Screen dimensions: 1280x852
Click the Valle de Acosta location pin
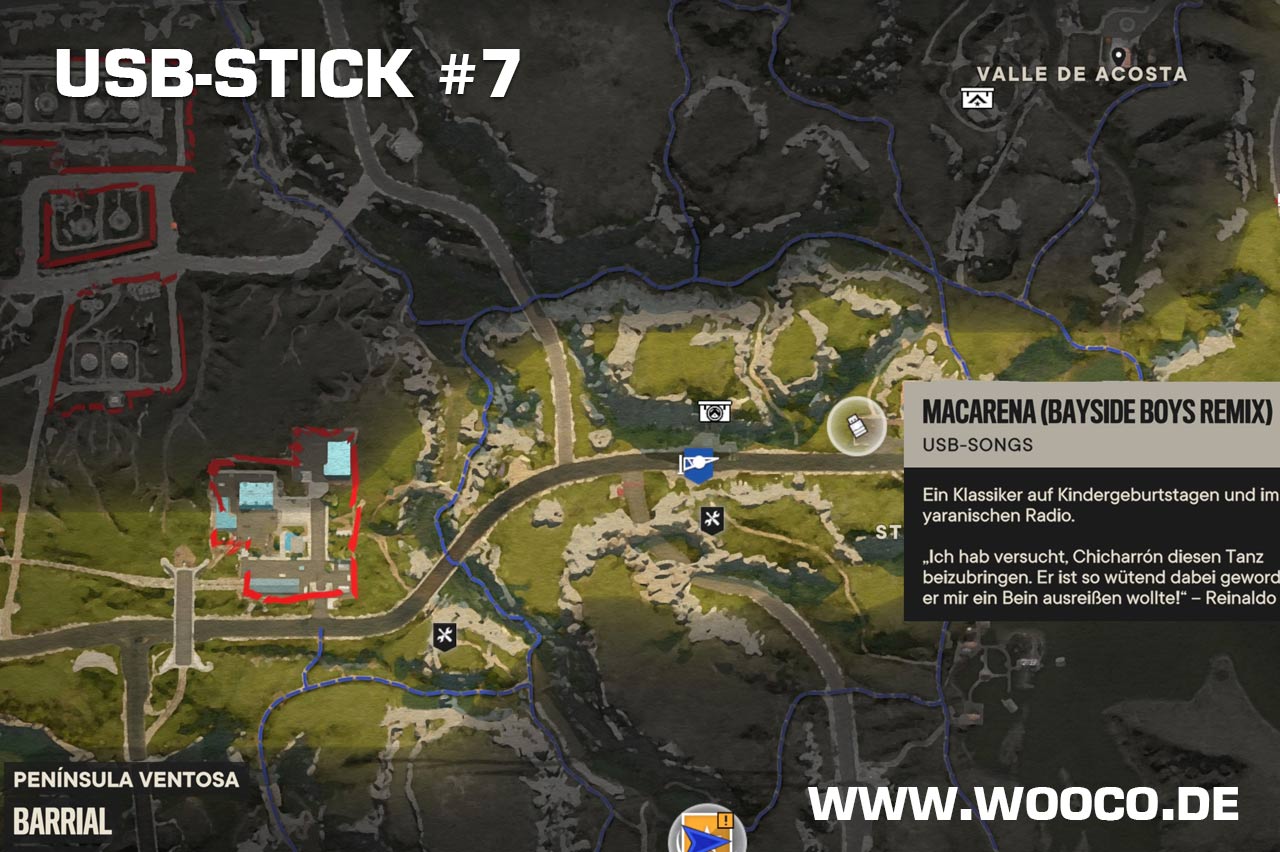click(x=1118, y=57)
